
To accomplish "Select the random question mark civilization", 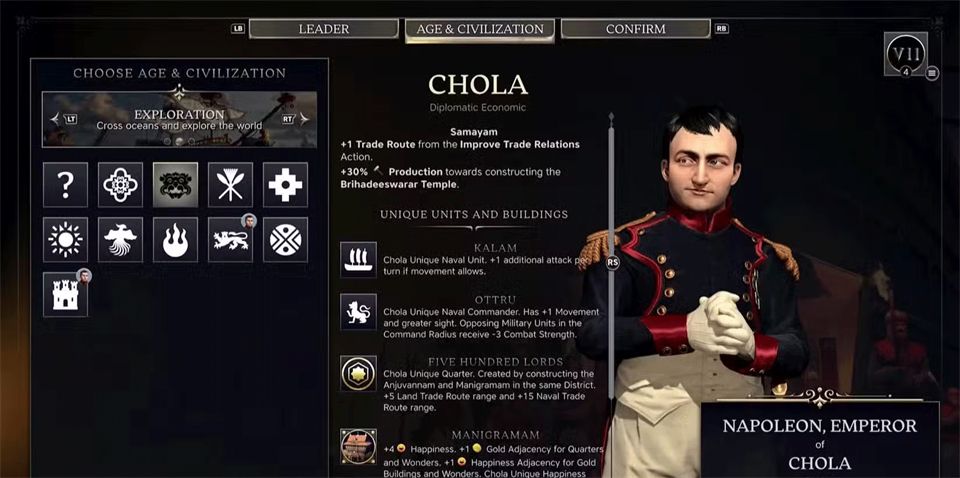I will tap(65, 184).
